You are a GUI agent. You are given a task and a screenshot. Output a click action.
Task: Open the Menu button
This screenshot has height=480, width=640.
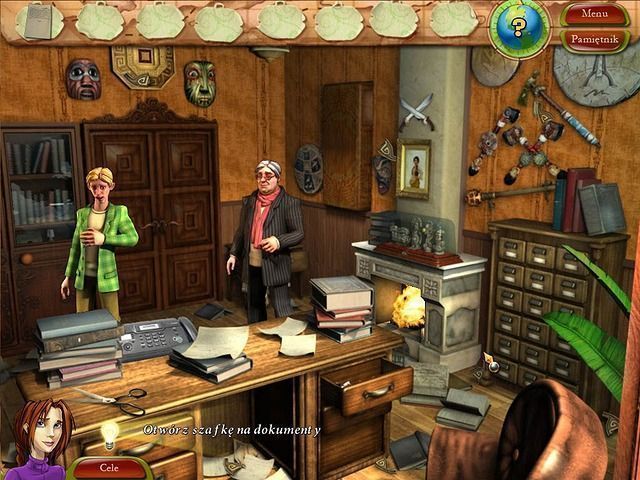594,14
